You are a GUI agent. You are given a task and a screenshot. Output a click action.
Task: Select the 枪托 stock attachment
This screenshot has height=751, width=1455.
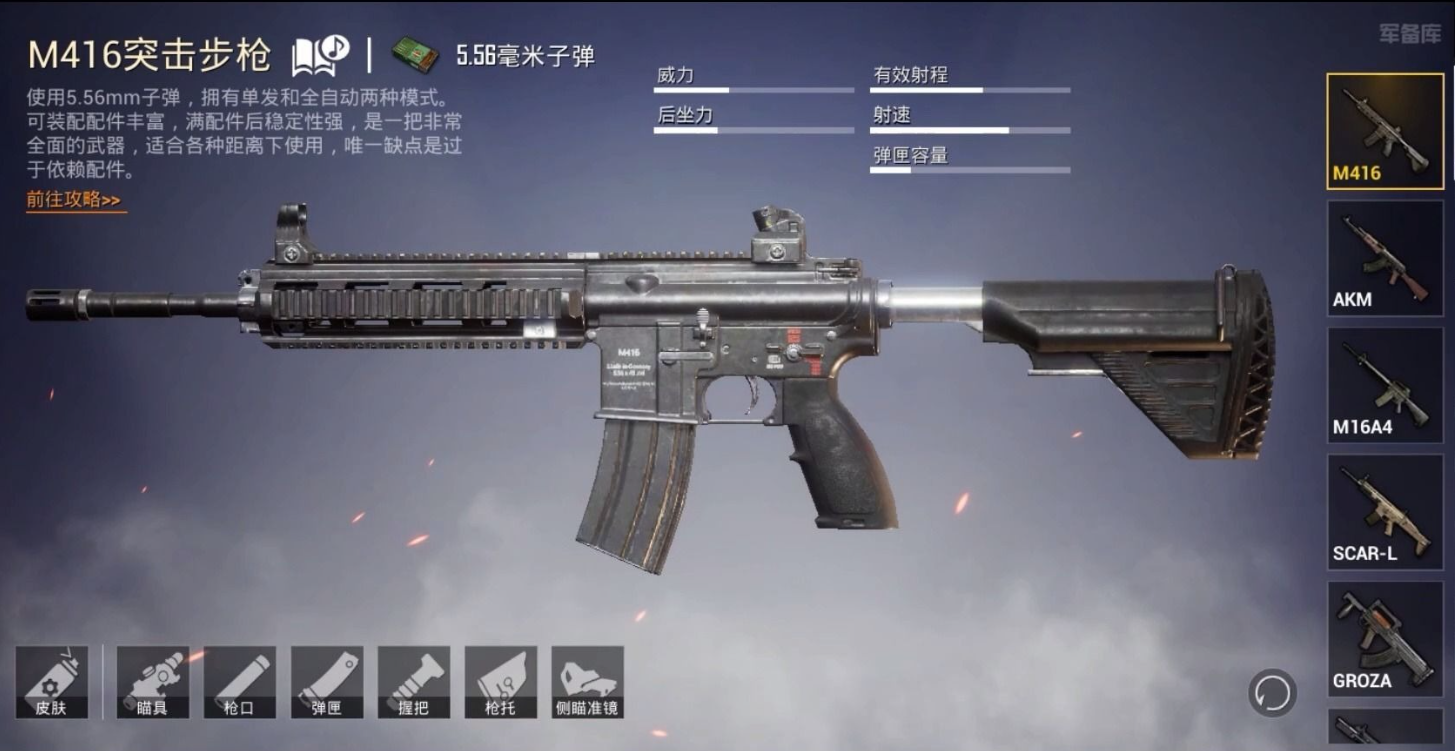[x=501, y=681]
